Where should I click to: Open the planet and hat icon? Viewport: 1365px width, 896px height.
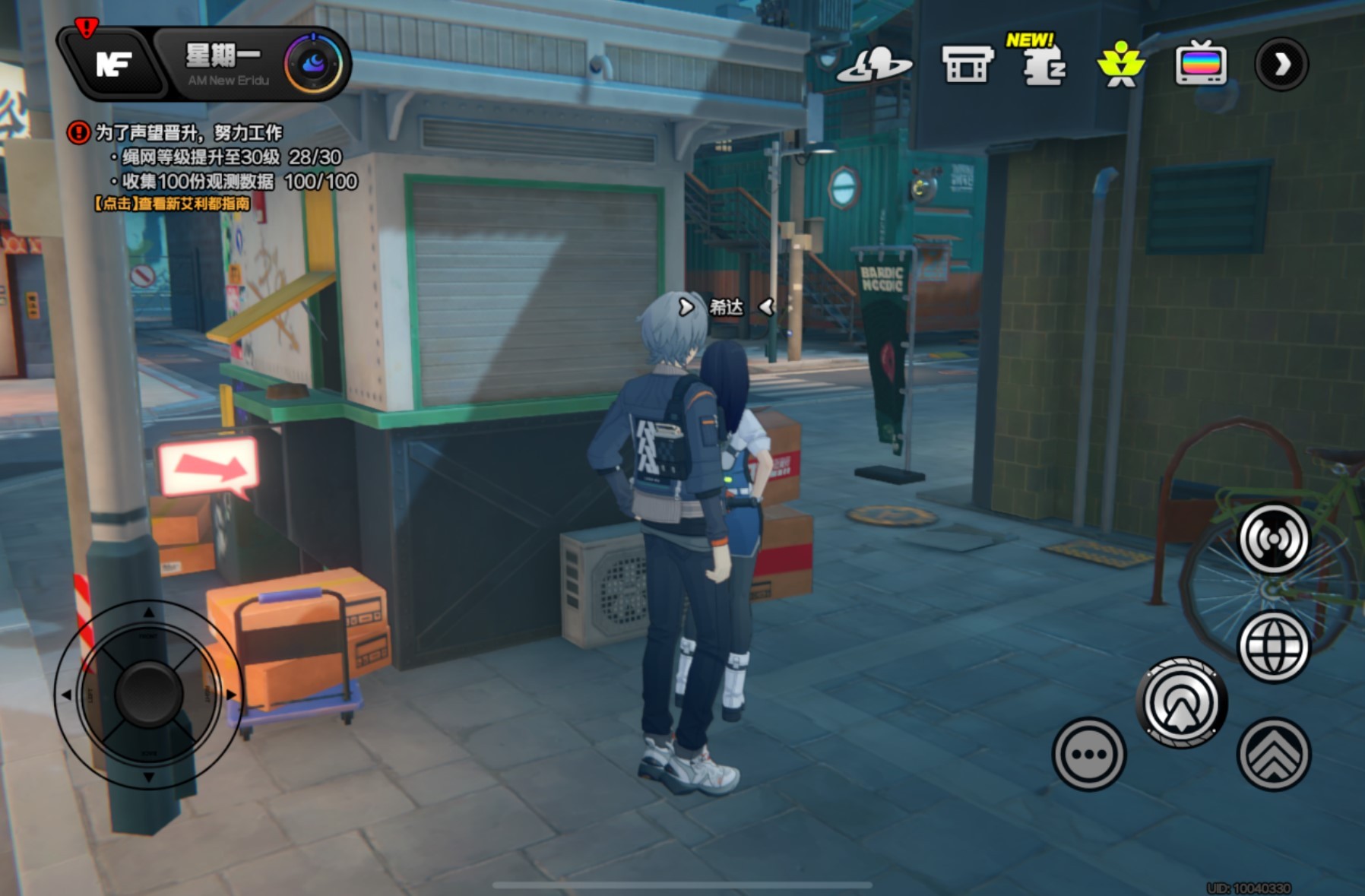click(x=874, y=65)
